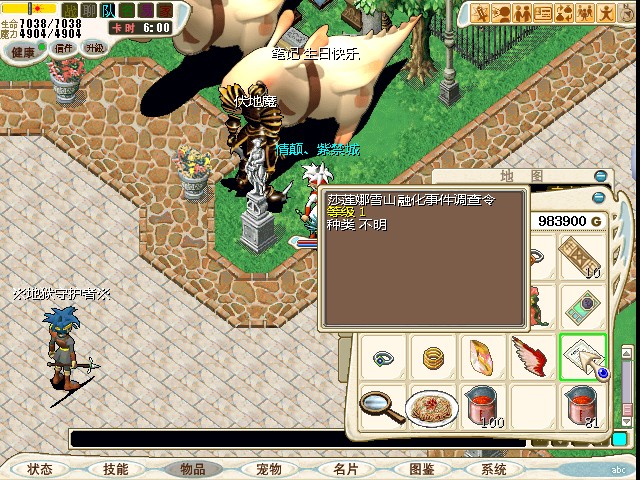
Task: Select the red feather wing item
Action: coord(531,356)
